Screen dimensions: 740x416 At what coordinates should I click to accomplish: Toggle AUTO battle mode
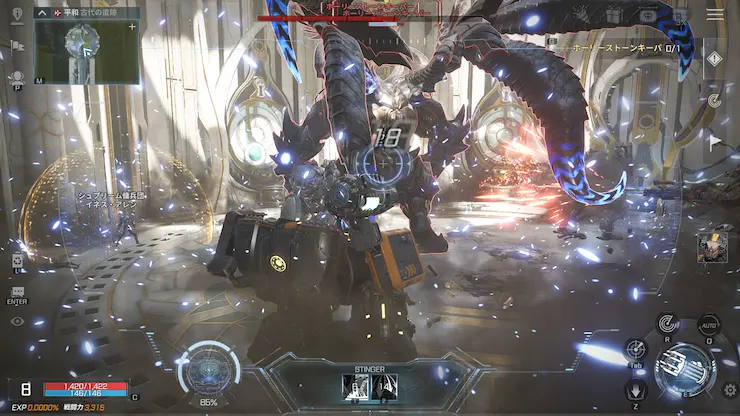pyautogui.click(x=709, y=325)
